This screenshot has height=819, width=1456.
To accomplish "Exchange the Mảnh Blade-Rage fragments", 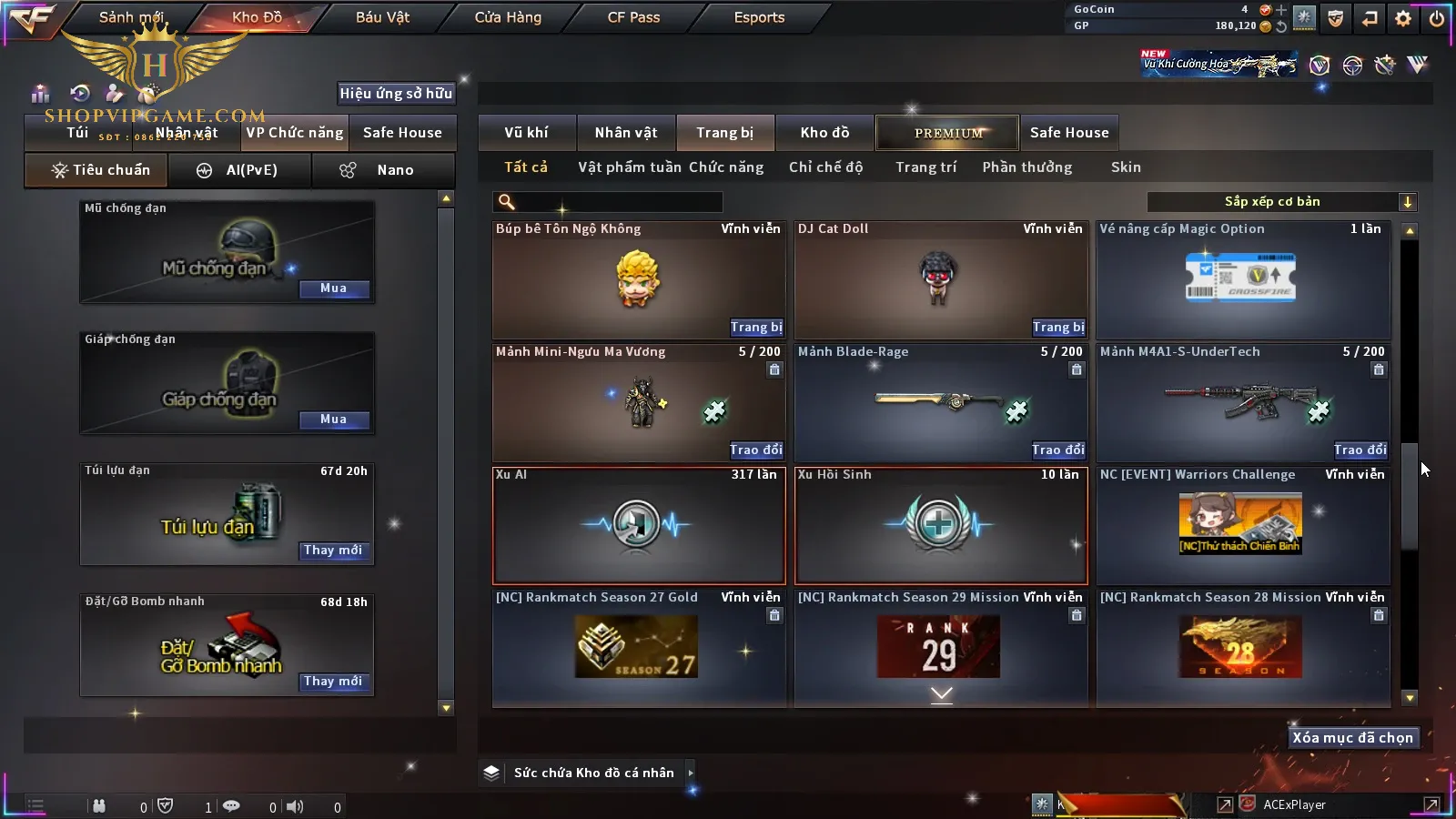I will (1057, 450).
